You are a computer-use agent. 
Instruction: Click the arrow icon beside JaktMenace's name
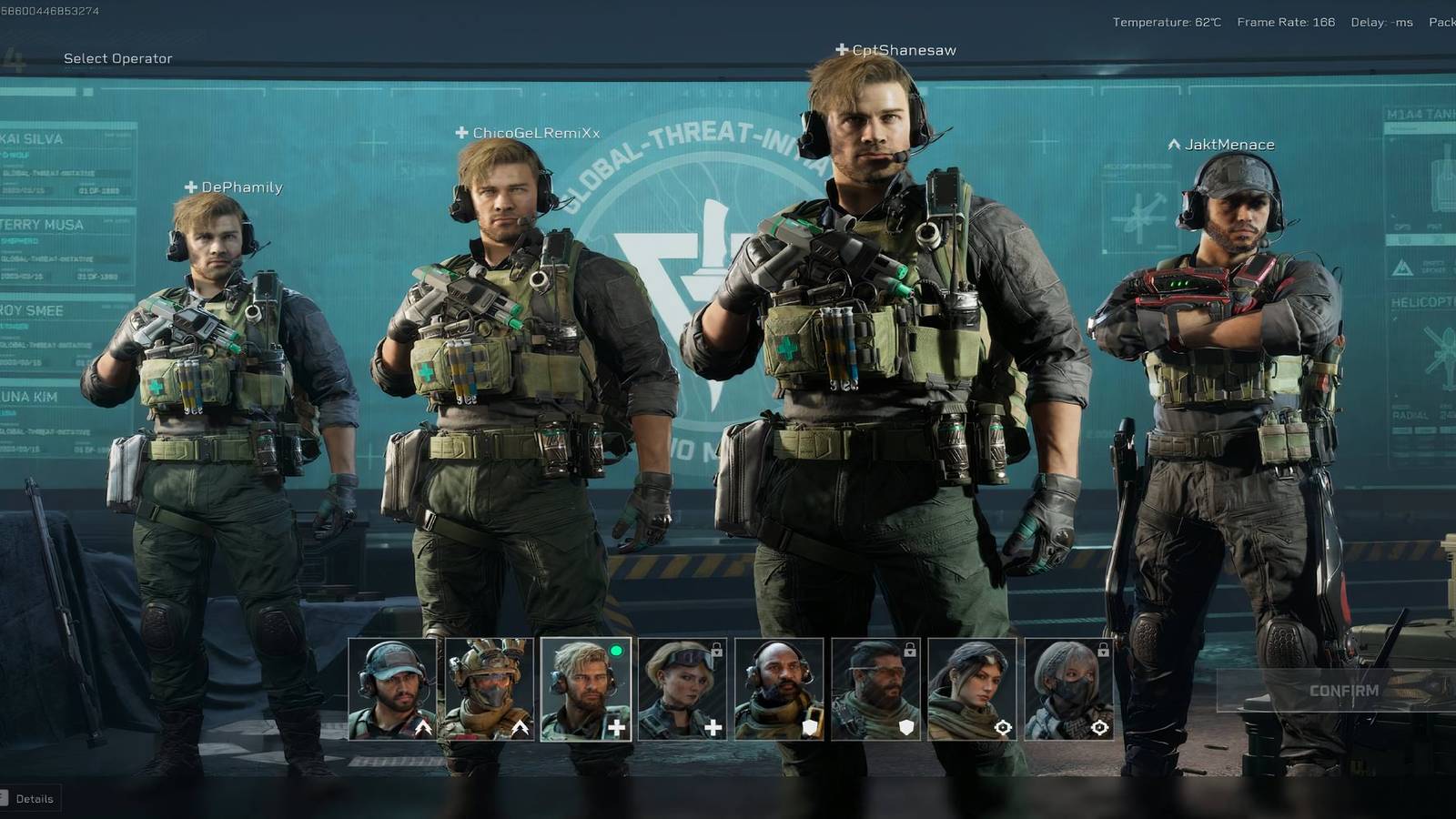pos(1173,144)
